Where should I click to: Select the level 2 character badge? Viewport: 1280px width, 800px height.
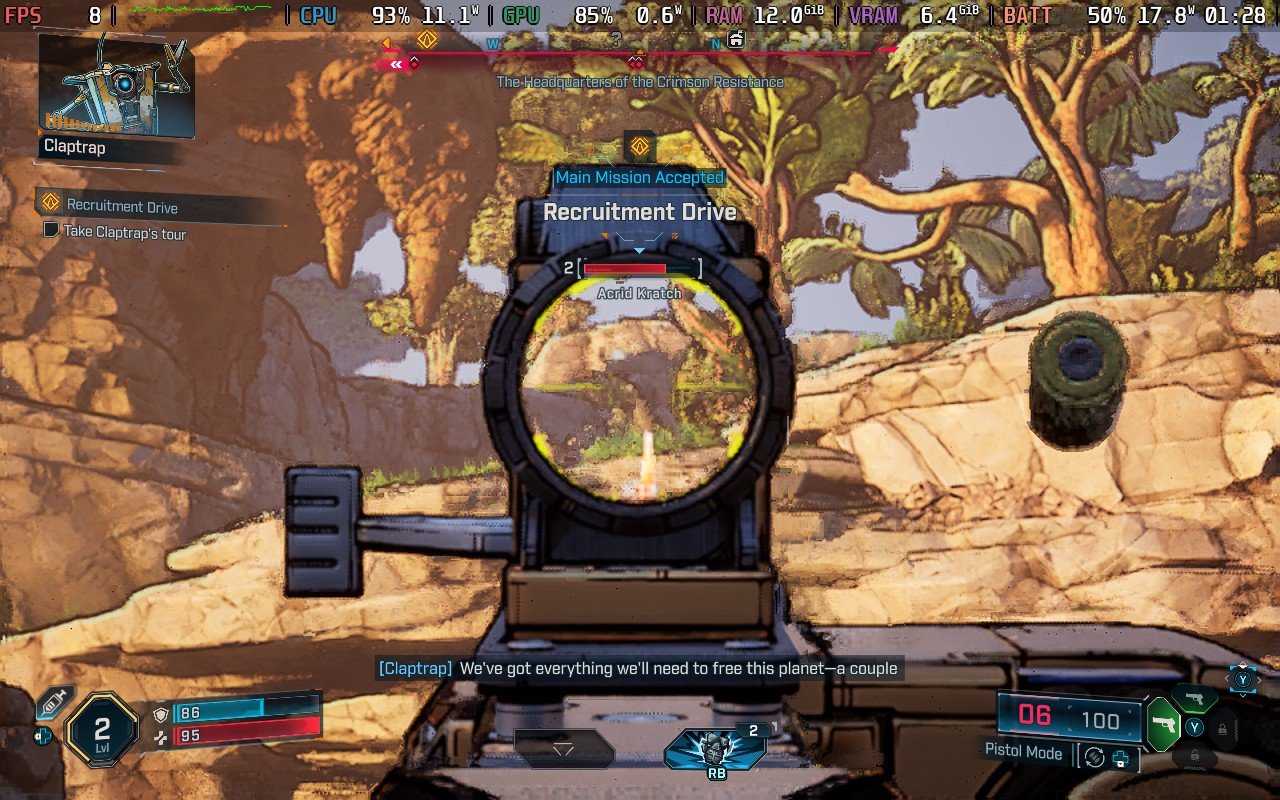[x=101, y=729]
